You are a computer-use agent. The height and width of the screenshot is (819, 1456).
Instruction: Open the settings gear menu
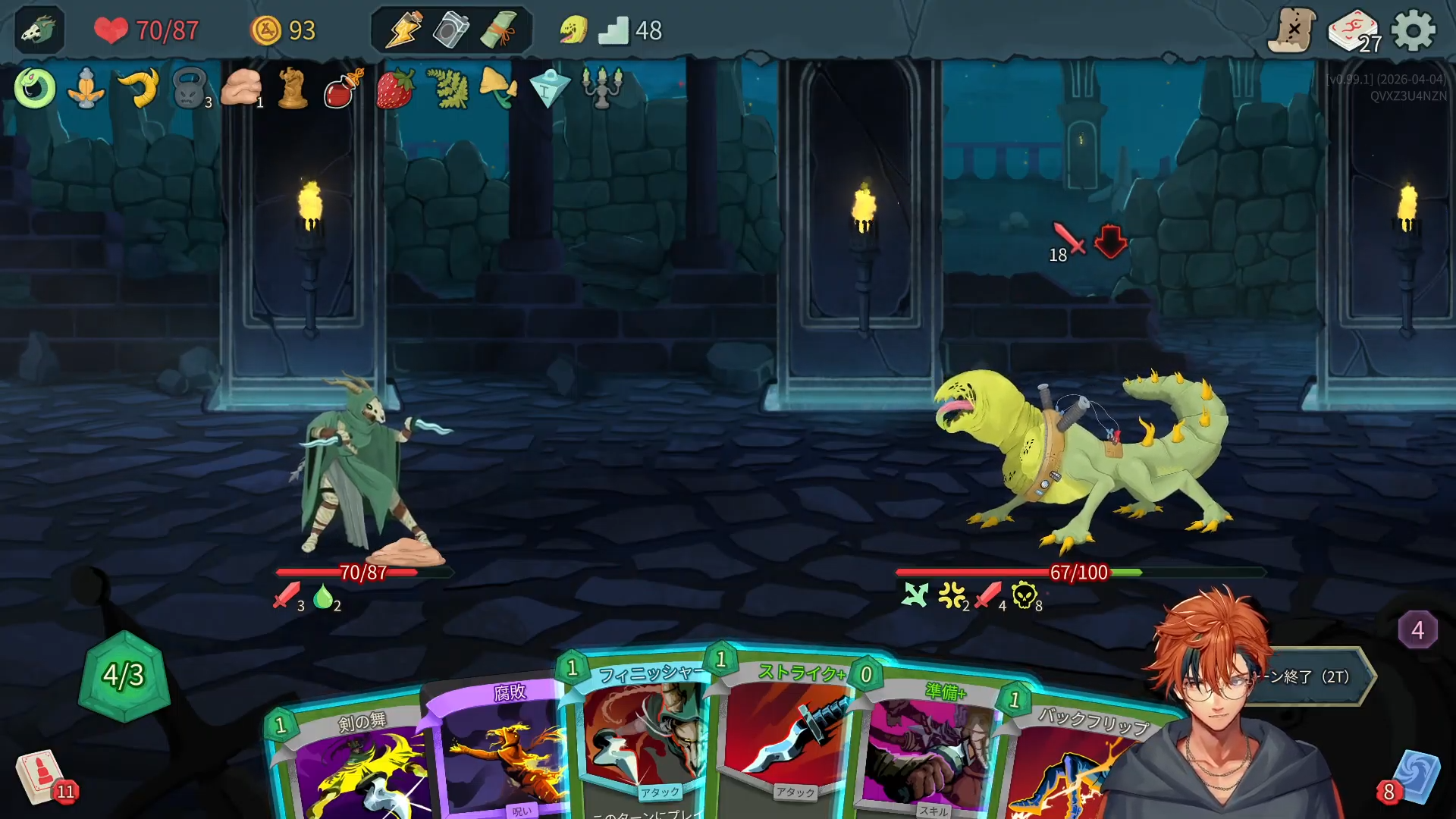(x=1414, y=31)
